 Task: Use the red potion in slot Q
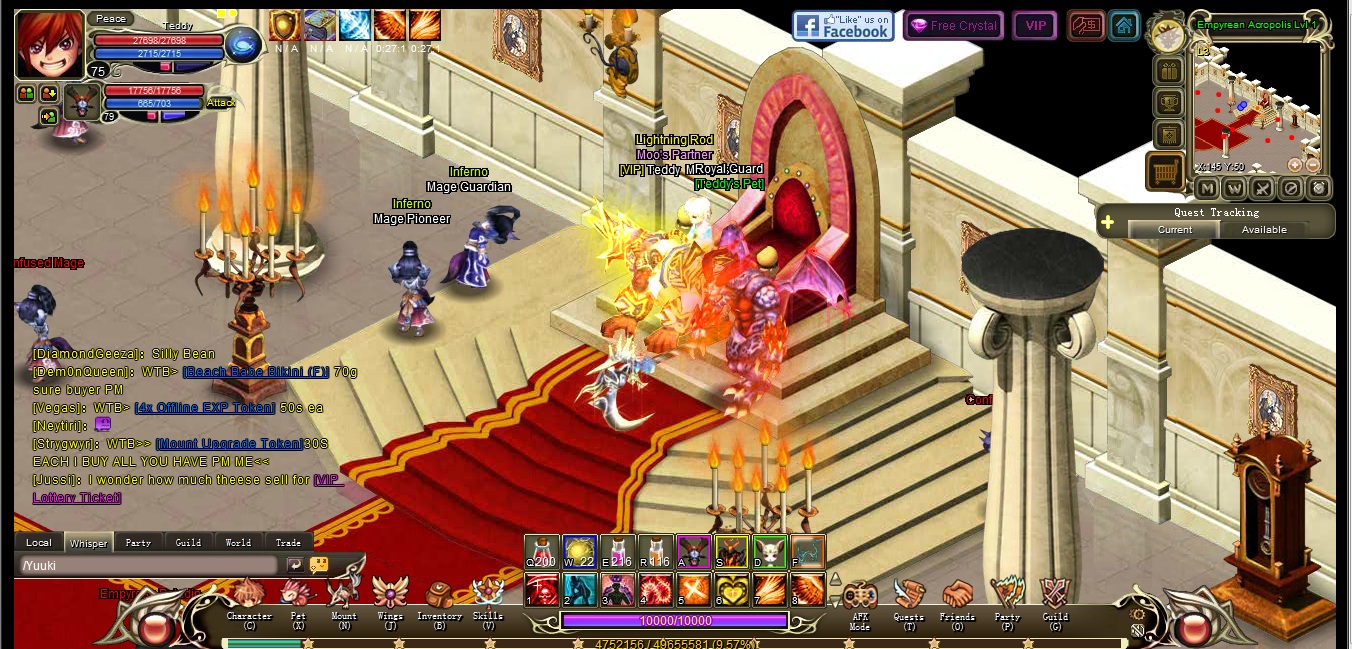point(542,552)
